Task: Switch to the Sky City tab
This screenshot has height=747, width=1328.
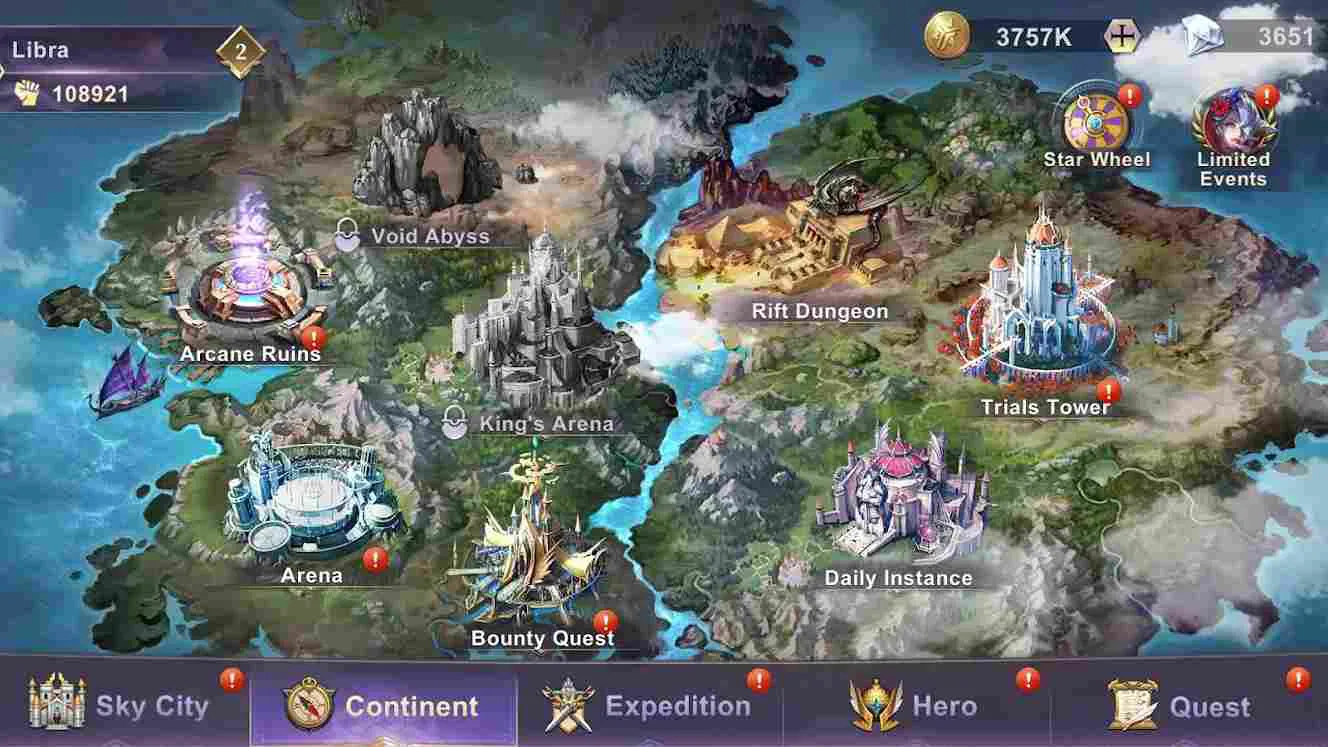Action: (120, 705)
